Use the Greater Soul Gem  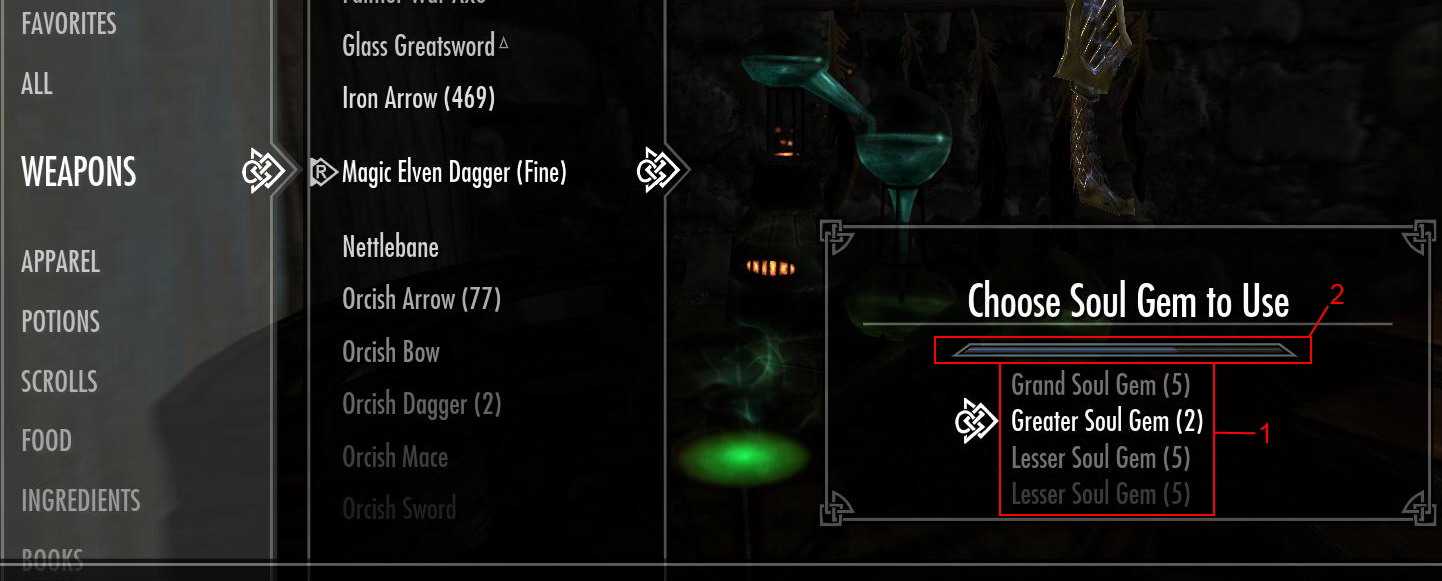pyautogui.click(x=1107, y=421)
